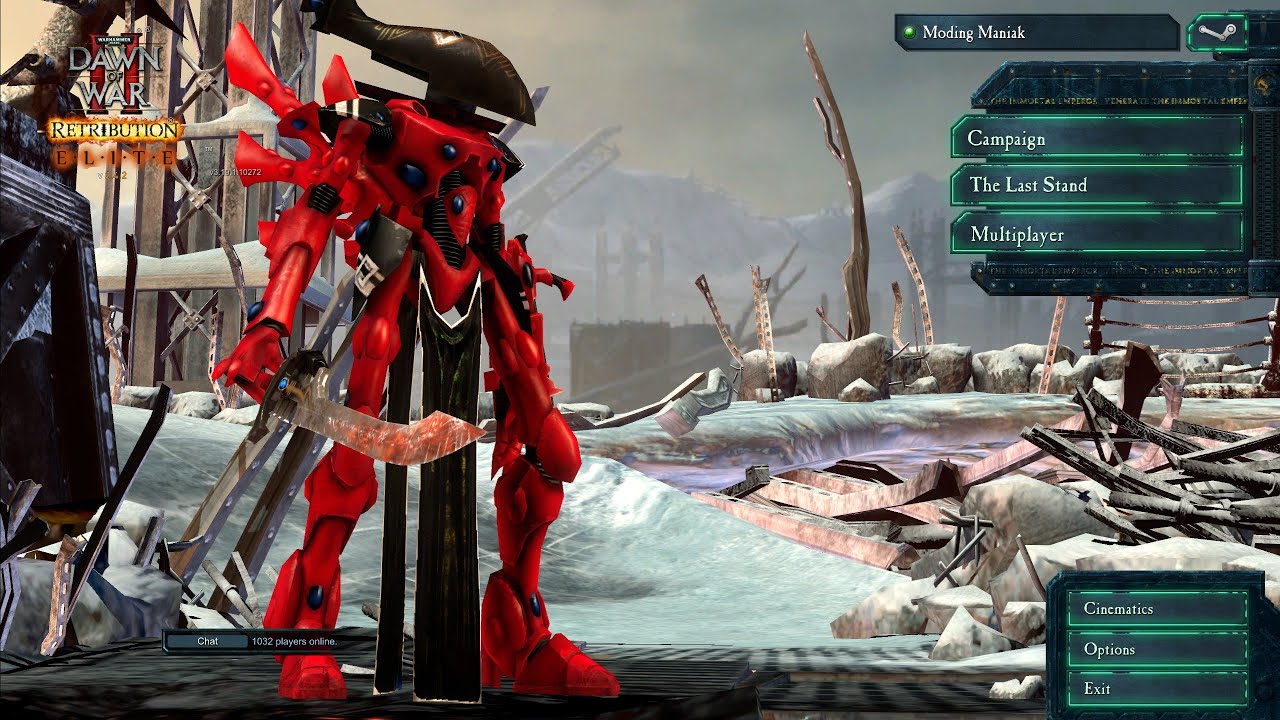Open the Moding Maniak player profile

click(1037, 33)
